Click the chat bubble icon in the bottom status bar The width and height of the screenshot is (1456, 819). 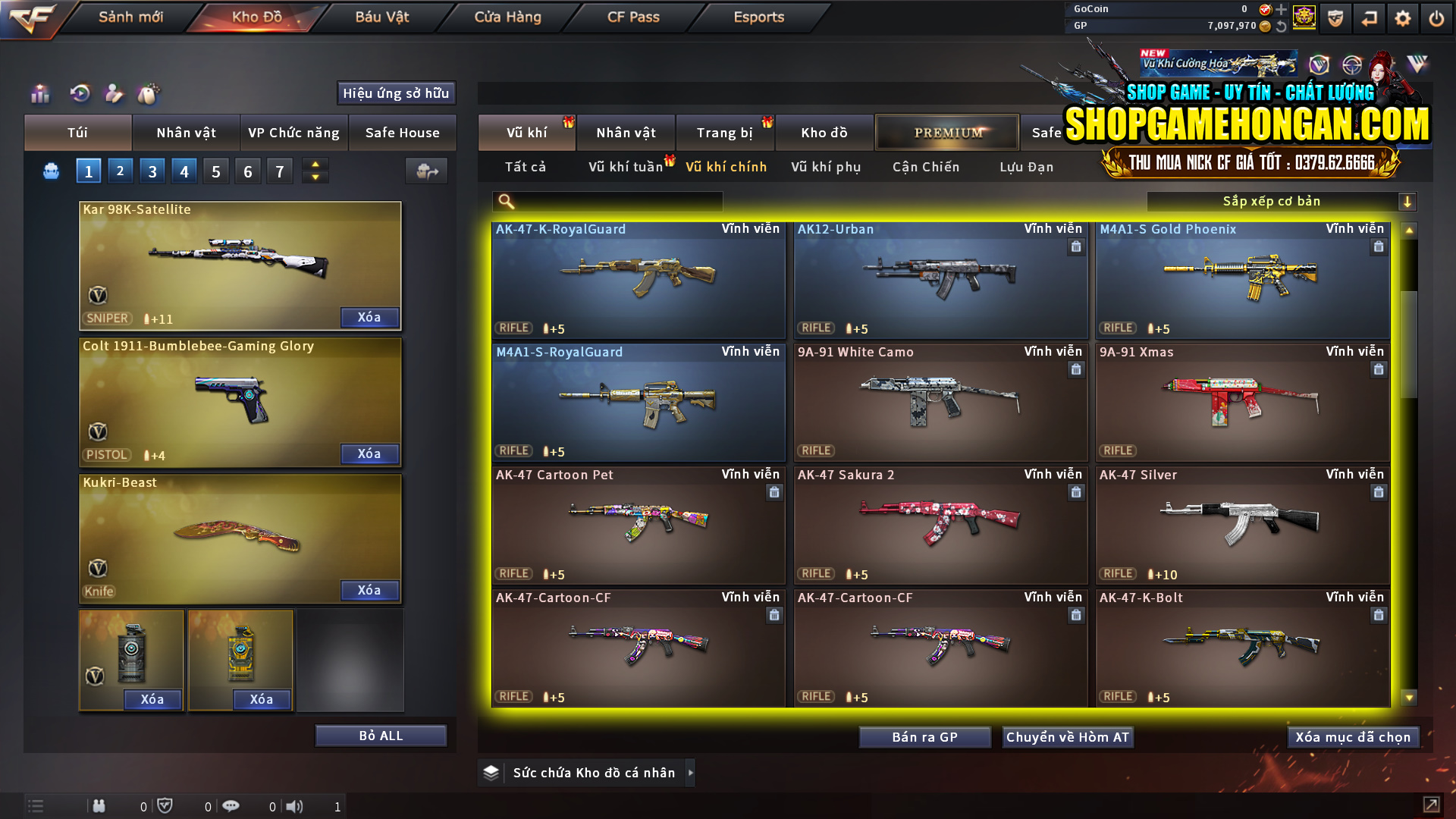pos(231,806)
